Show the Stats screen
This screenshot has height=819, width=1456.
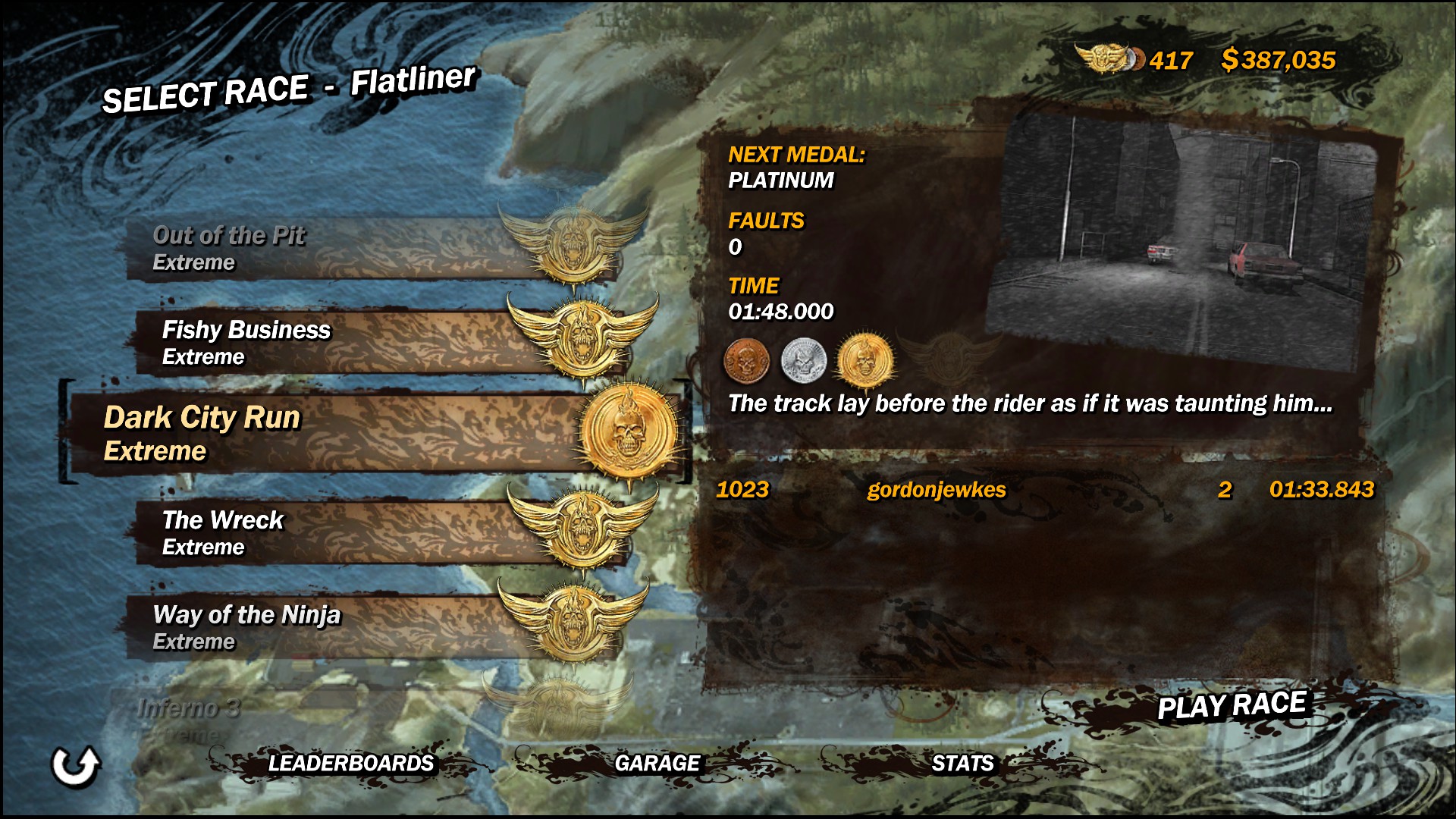point(962,764)
